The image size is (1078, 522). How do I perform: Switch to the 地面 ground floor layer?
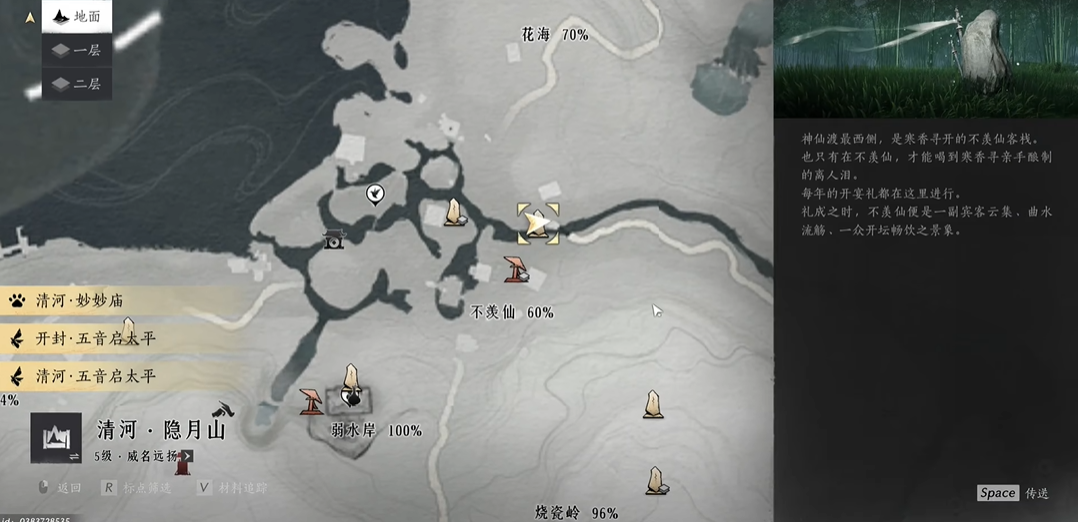[x=76, y=17]
